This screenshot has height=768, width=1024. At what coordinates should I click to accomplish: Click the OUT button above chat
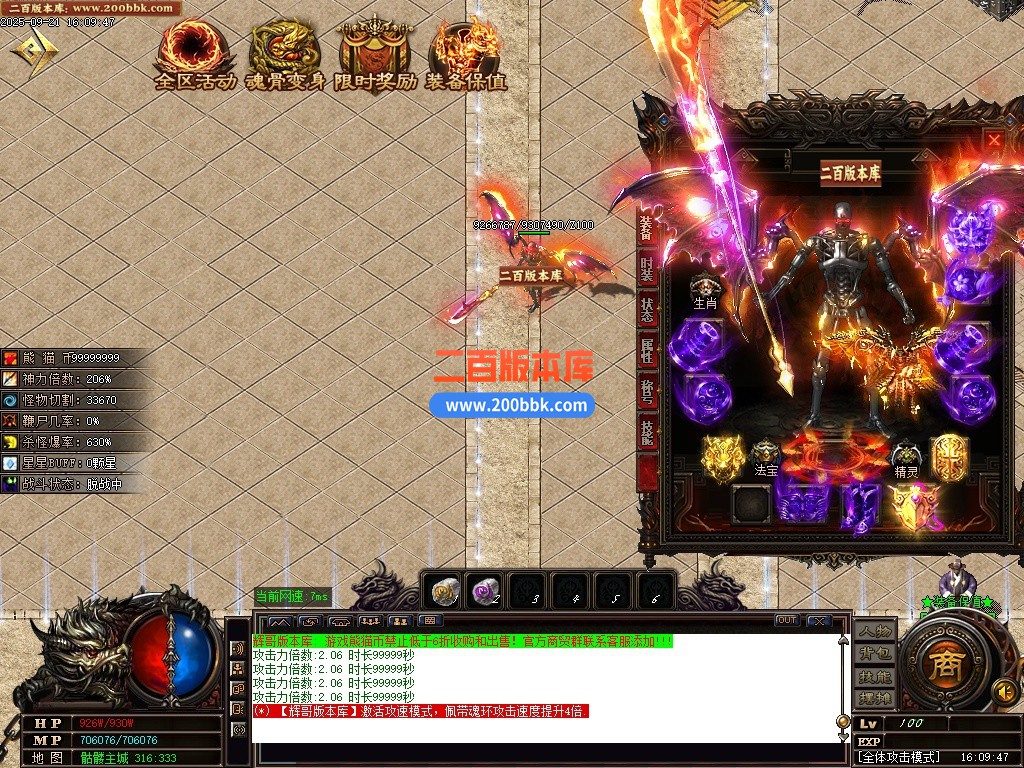click(787, 621)
